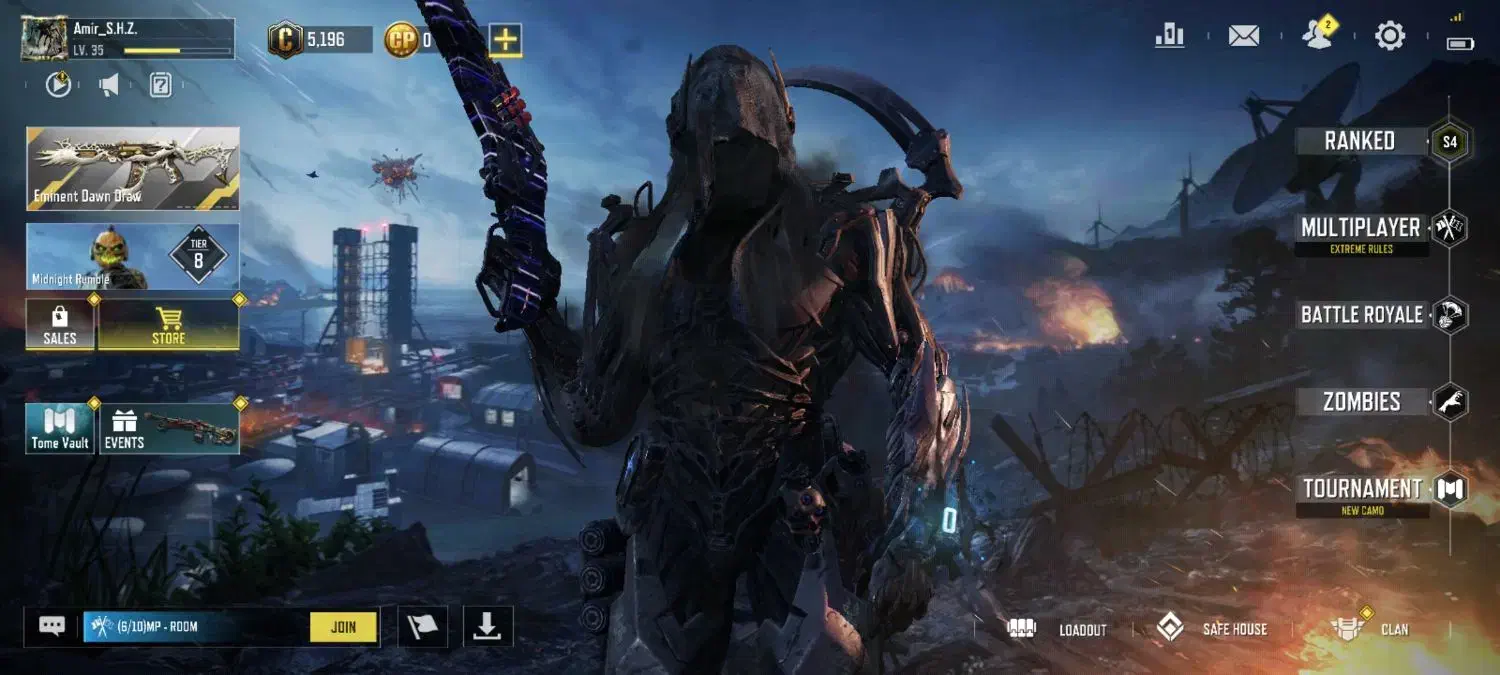
Task: Open the Events panel
Action: pyautogui.click(x=168, y=429)
